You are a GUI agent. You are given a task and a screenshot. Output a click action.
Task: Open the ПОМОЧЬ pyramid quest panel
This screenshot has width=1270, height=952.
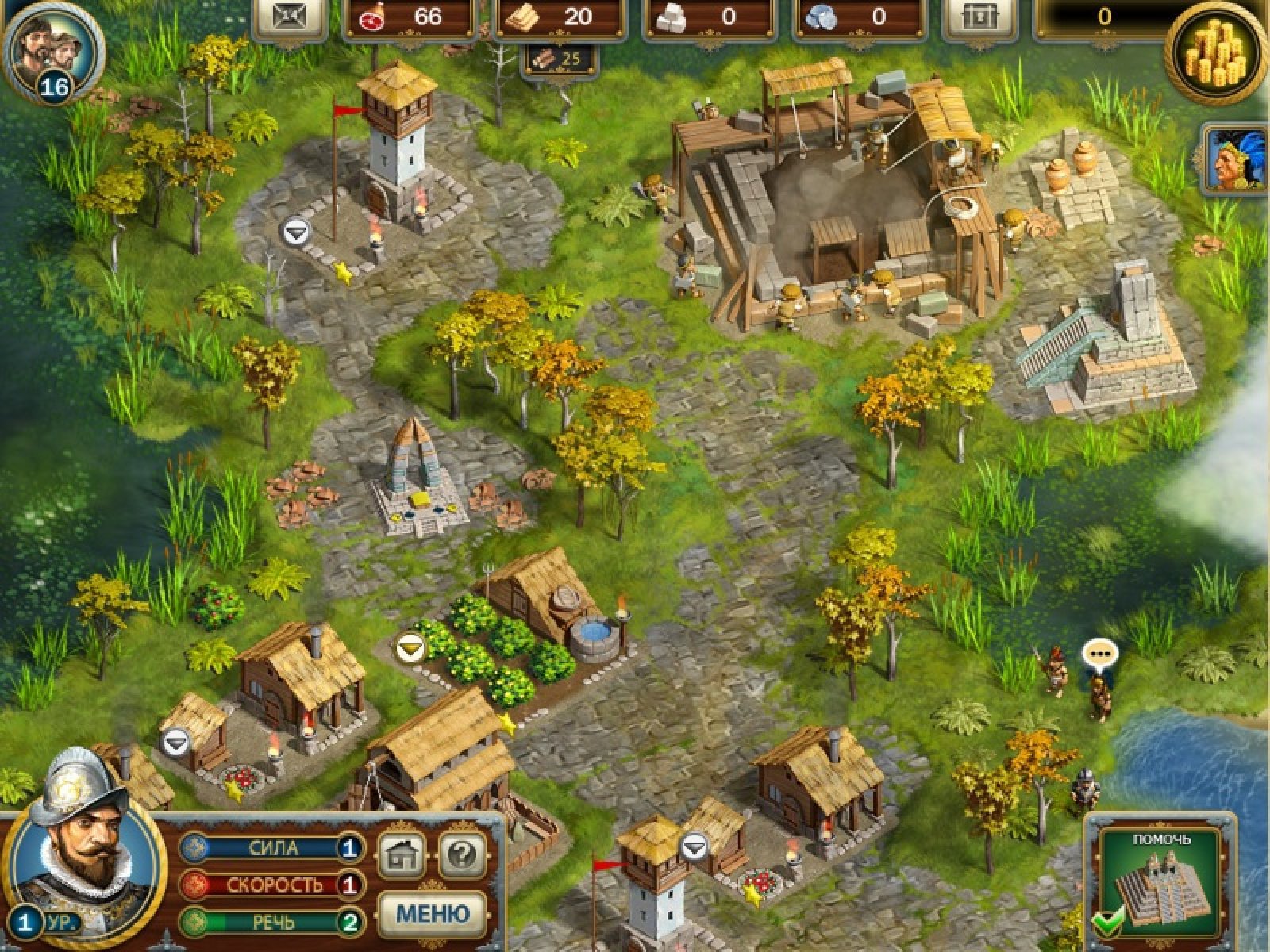click(1160, 882)
